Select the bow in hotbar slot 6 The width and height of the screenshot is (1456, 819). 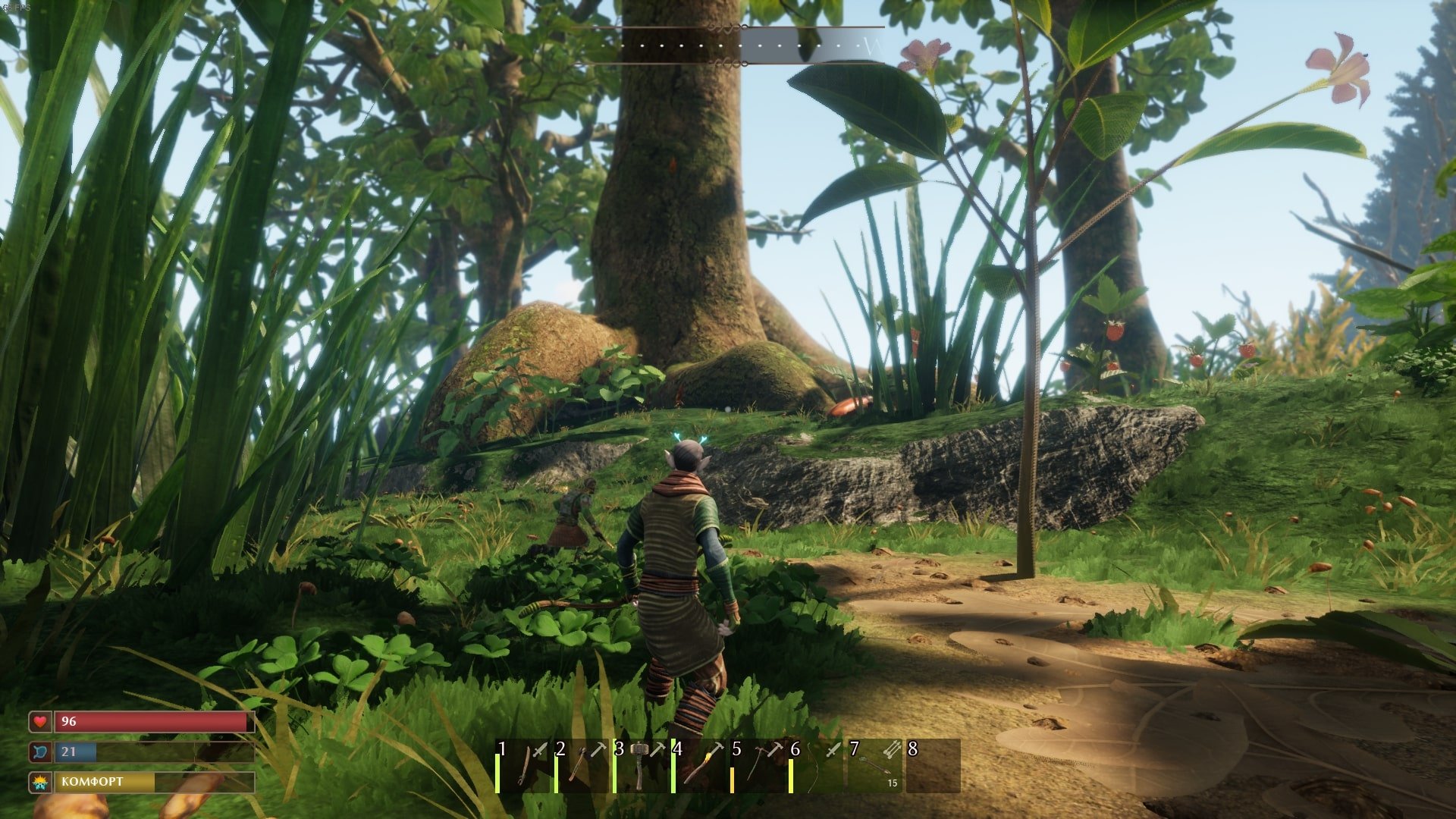[817, 766]
